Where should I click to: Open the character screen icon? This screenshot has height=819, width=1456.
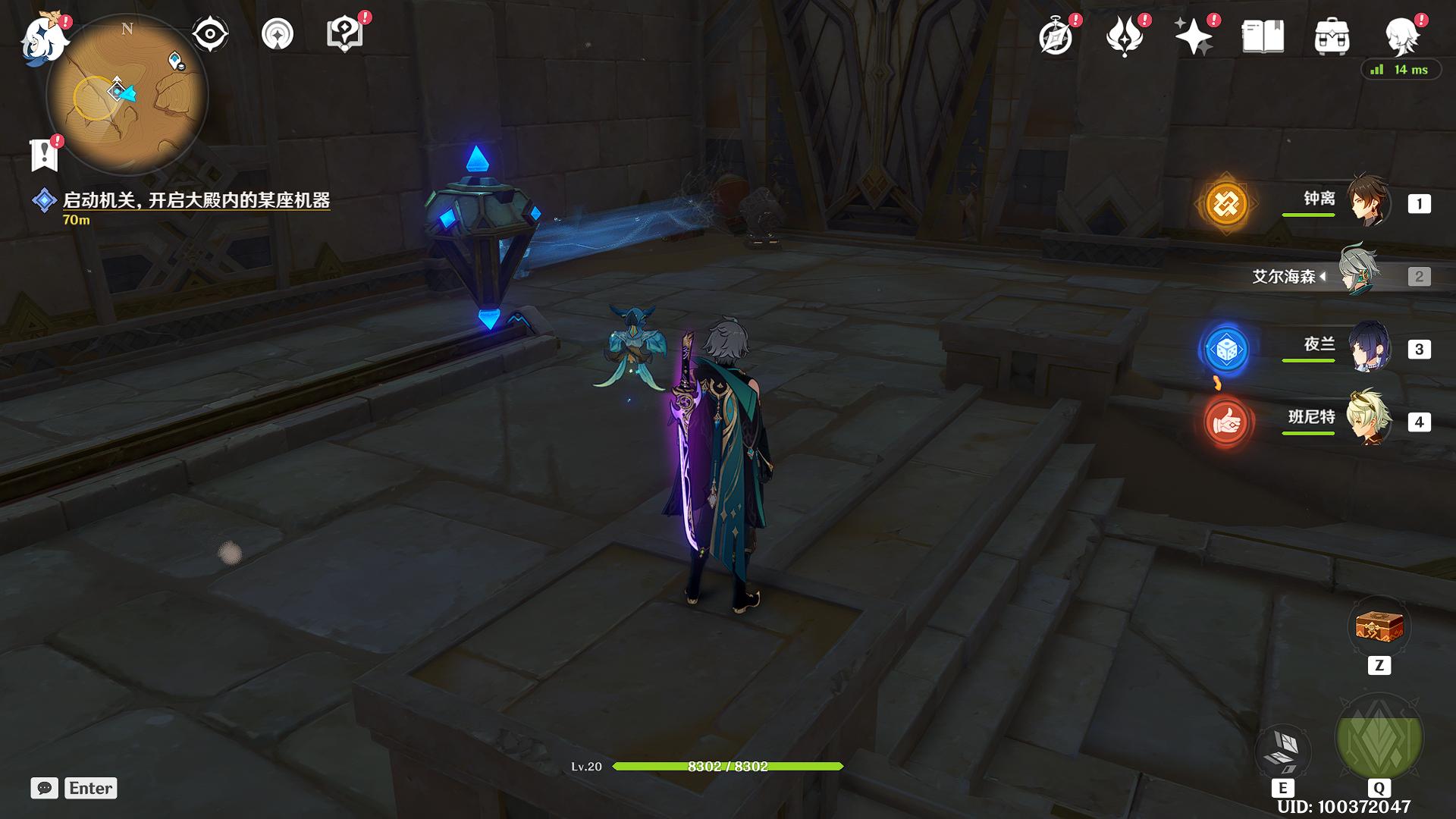(x=1401, y=36)
